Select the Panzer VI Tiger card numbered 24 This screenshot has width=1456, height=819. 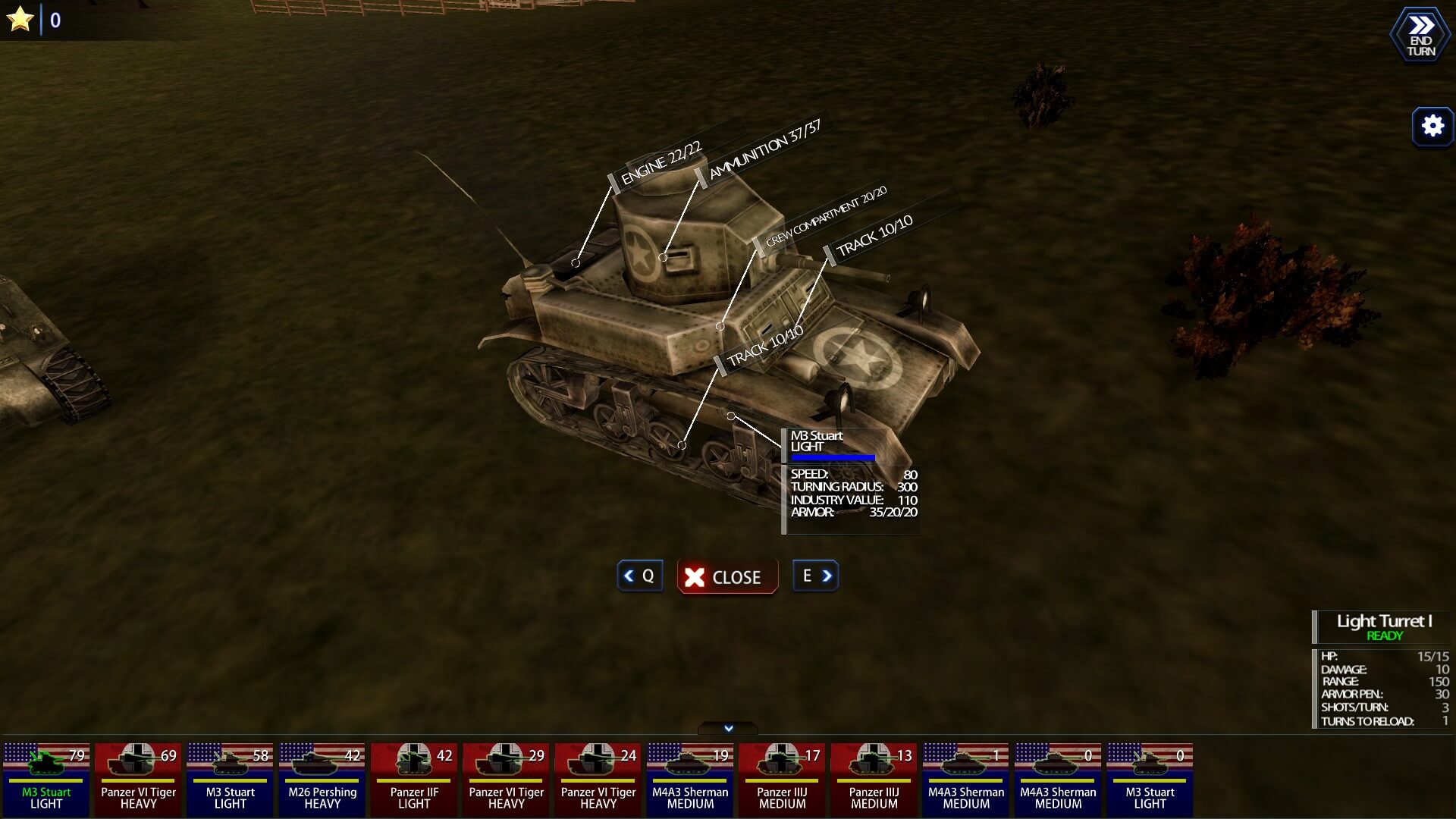point(598,779)
